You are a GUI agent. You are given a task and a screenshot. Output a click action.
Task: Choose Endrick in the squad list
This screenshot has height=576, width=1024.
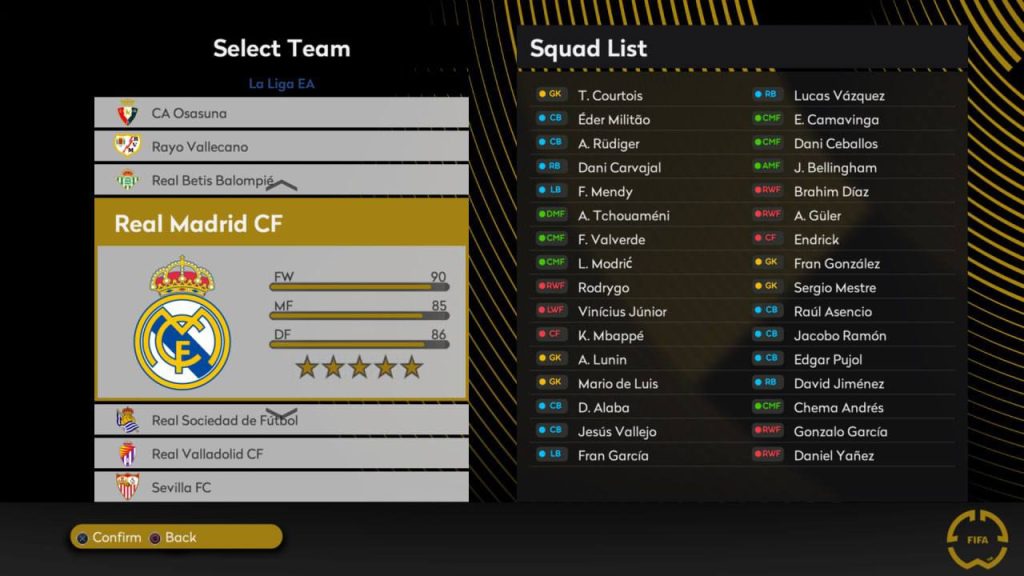[x=816, y=240]
